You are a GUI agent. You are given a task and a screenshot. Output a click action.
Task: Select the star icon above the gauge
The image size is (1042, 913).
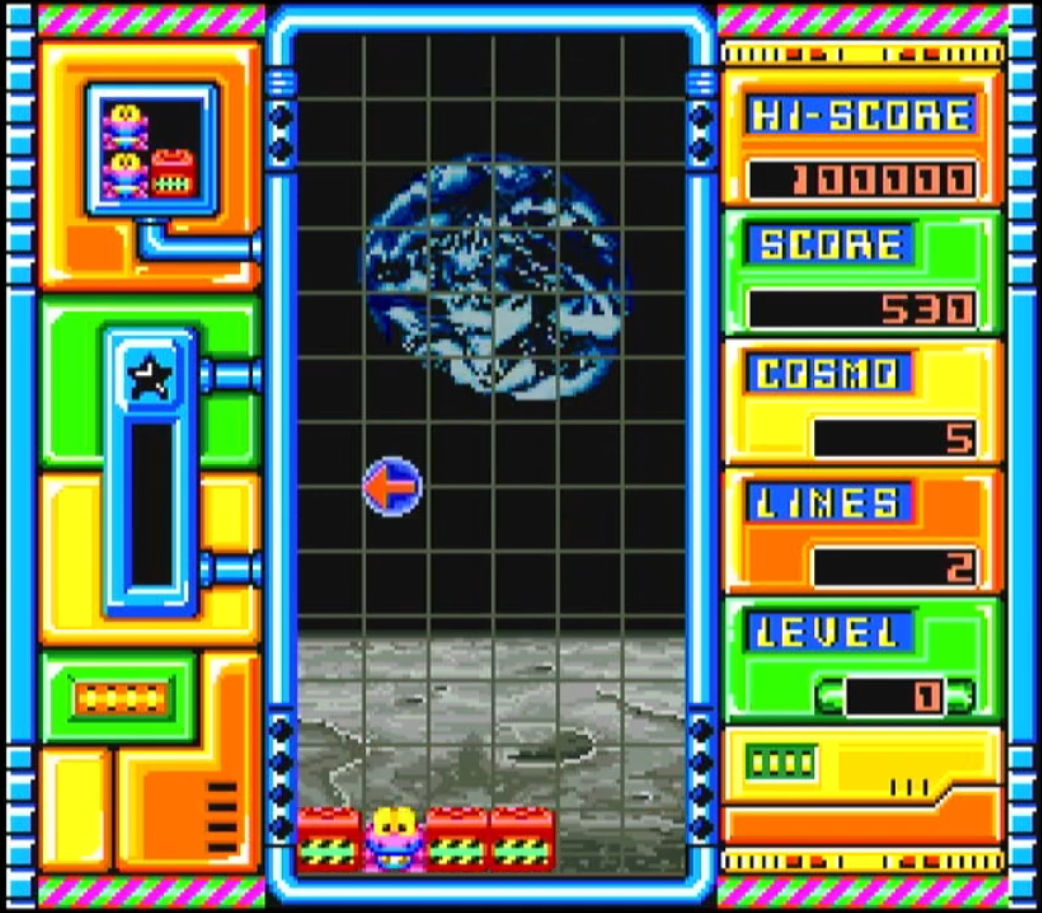point(151,376)
